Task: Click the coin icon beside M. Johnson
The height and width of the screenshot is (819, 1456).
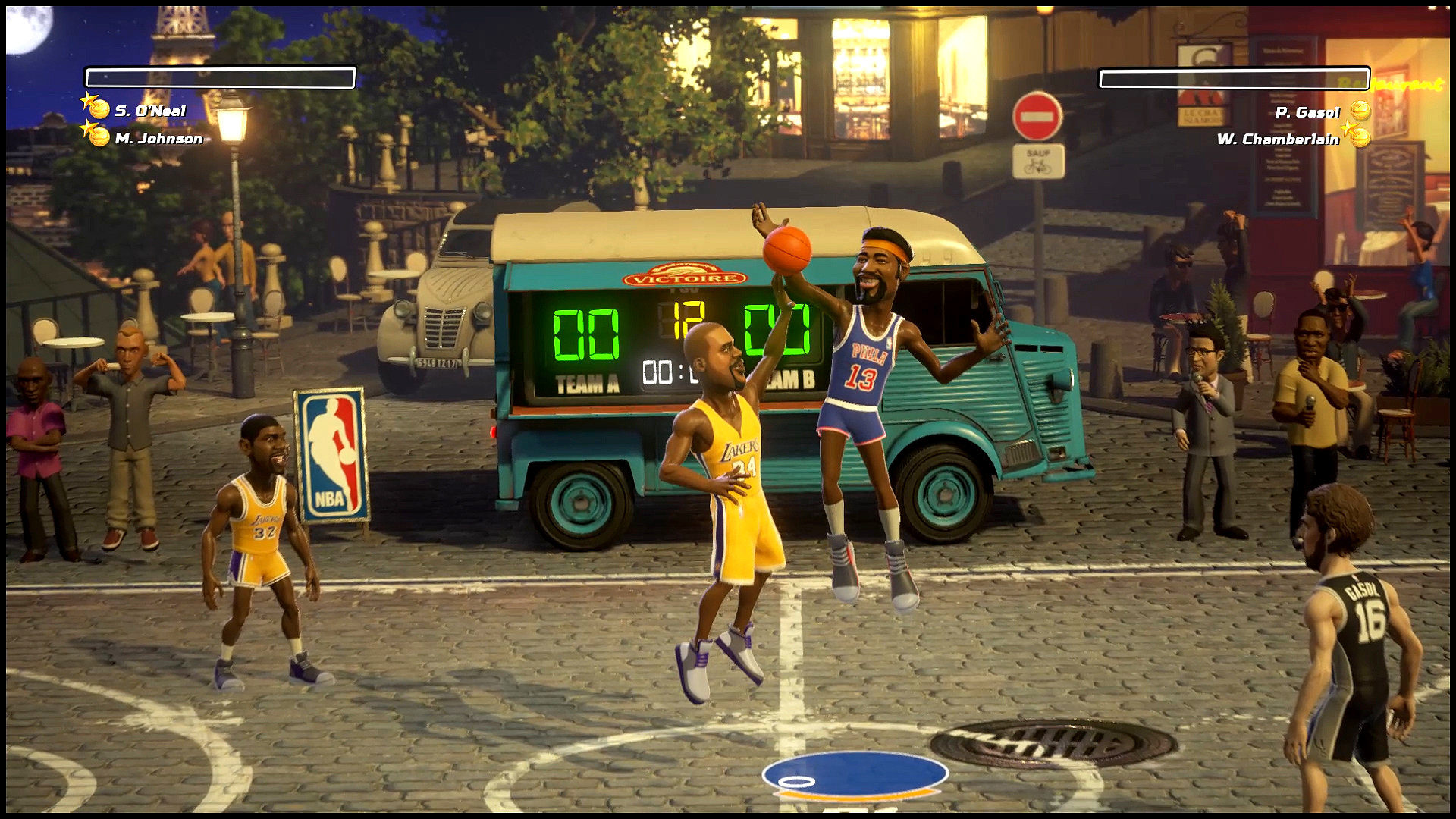Action: pyautogui.click(x=99, y=138)
